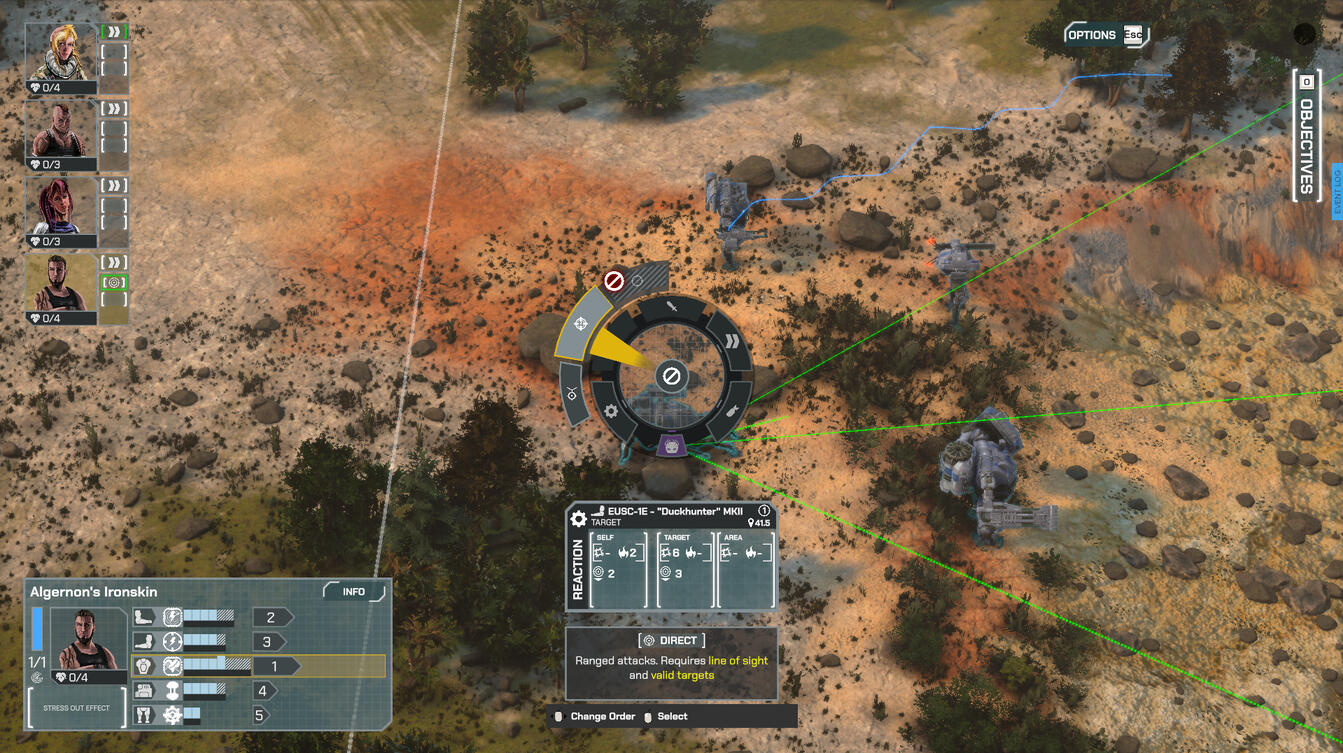Click the cancel circle at wheel center
The image size is (1343, 753).
[672, 376]
